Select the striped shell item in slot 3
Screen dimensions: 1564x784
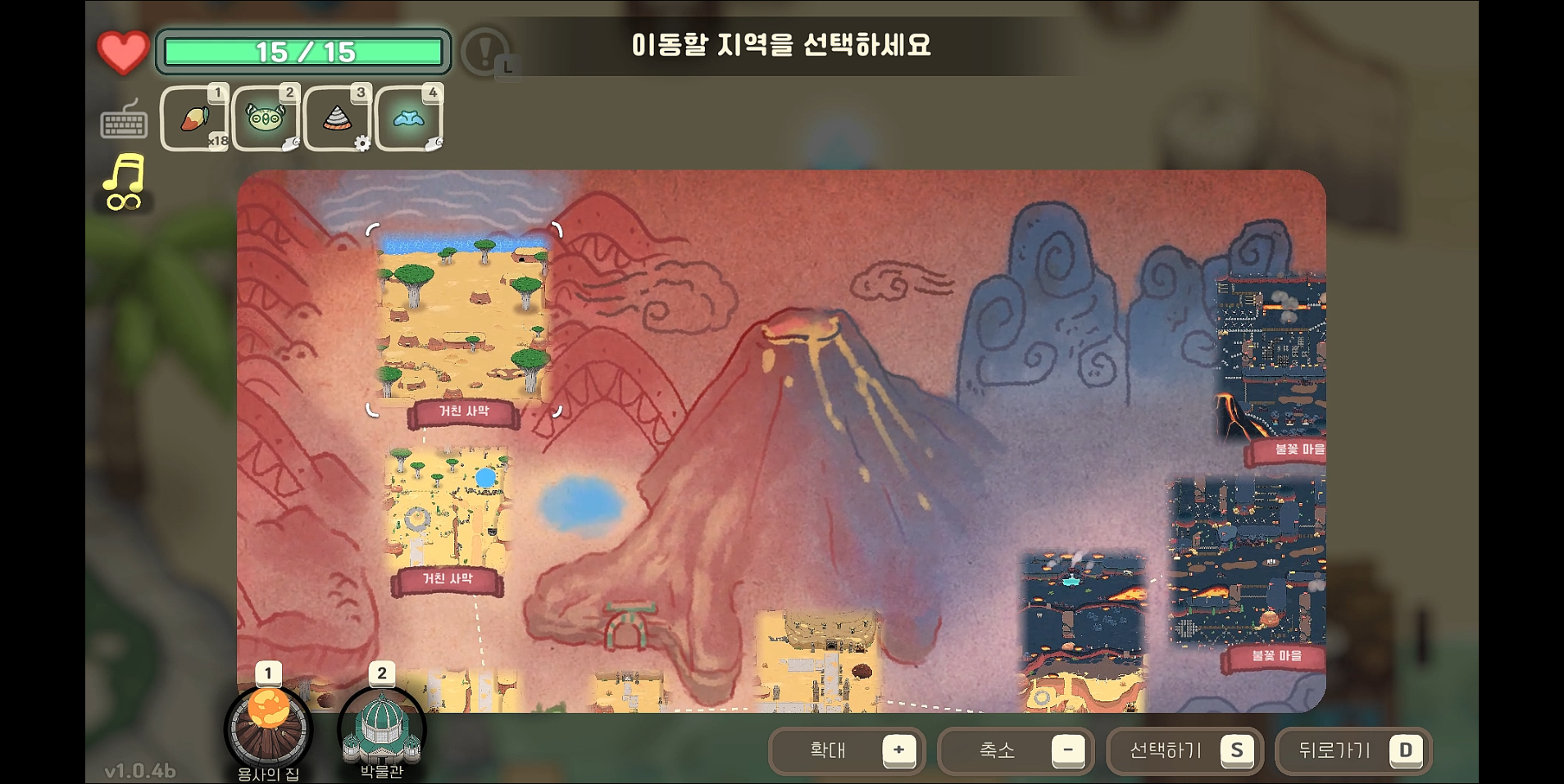pos(336,118)
